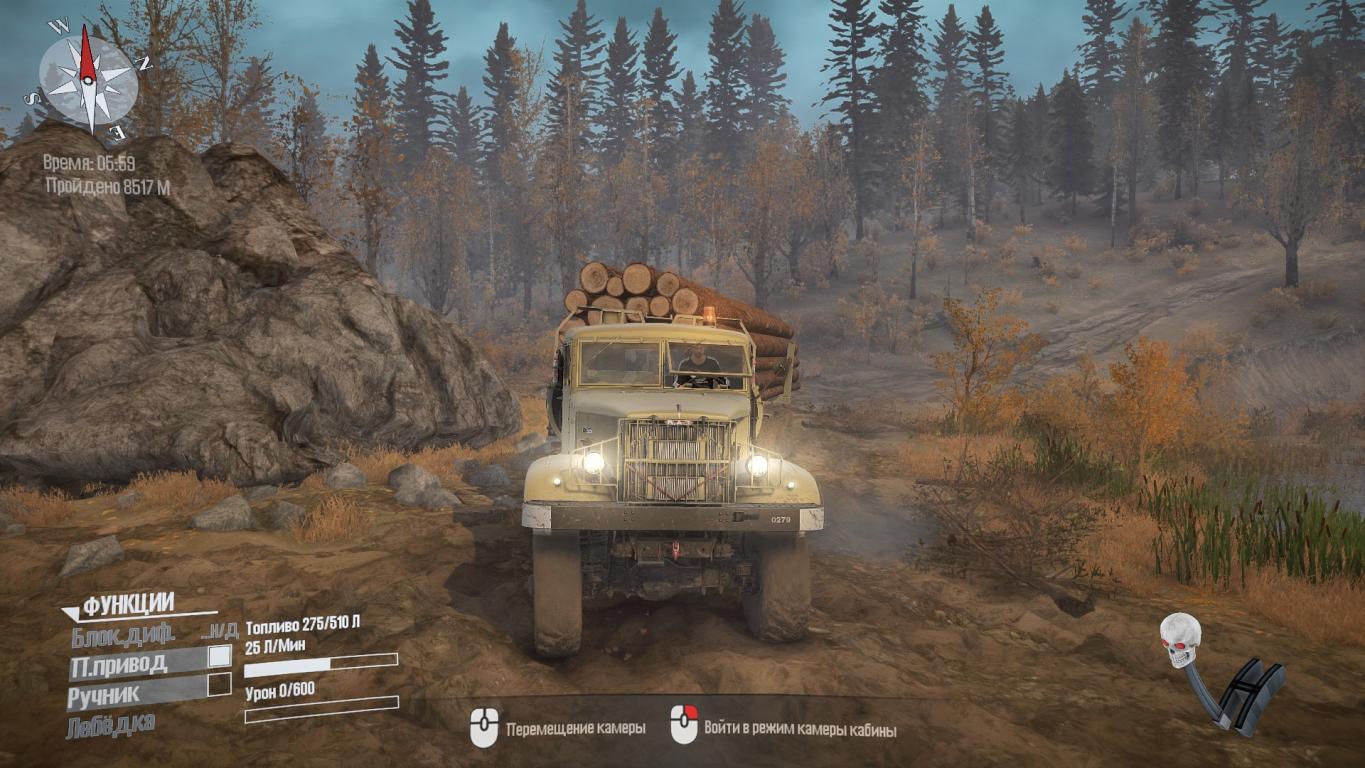Screen dimensions: 1365x768
Task: Select the Блок.диф. differential lock entry
Action: (123, 635)
